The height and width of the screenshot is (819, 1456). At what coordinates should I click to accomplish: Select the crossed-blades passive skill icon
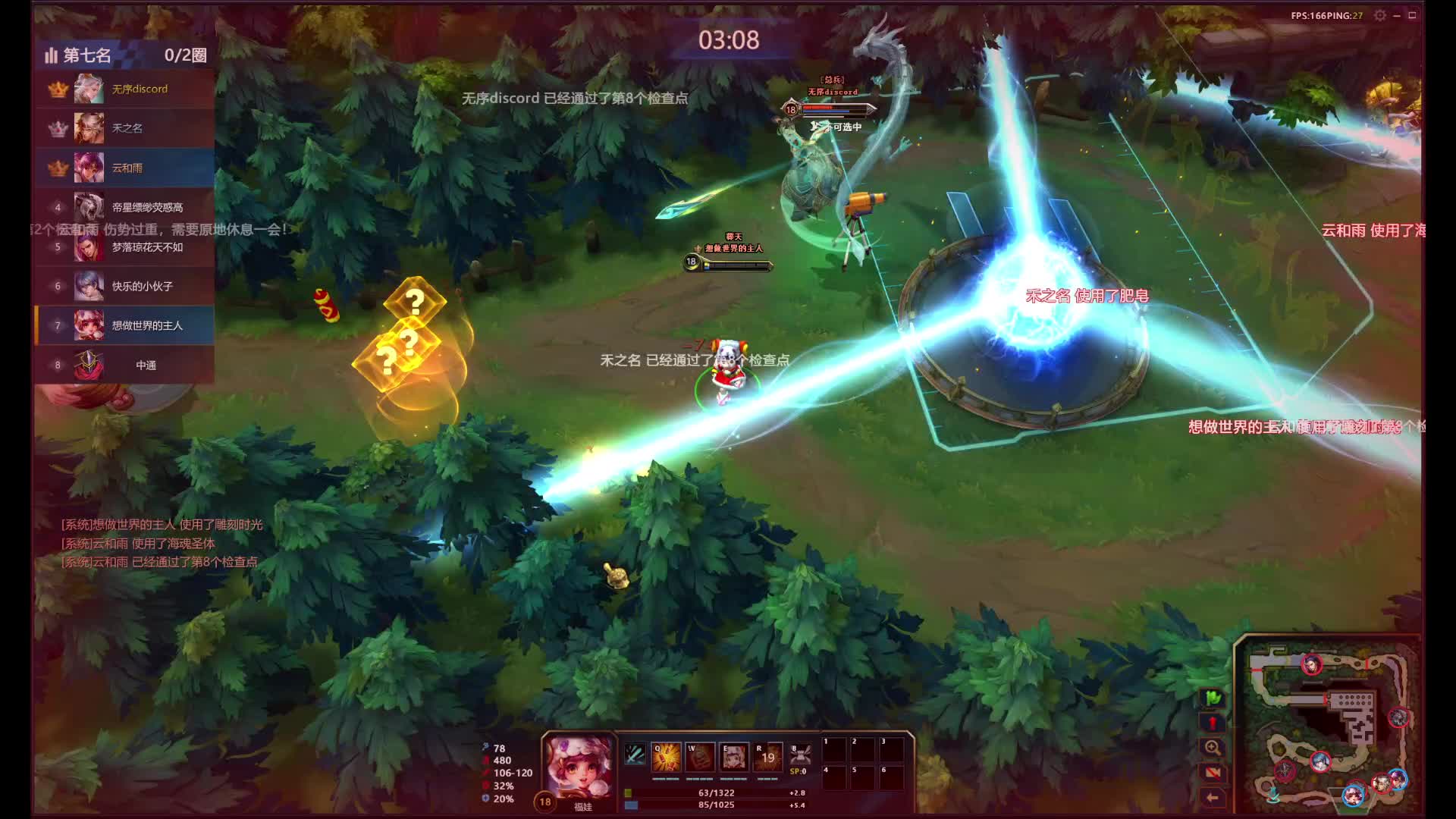[635, 755]
